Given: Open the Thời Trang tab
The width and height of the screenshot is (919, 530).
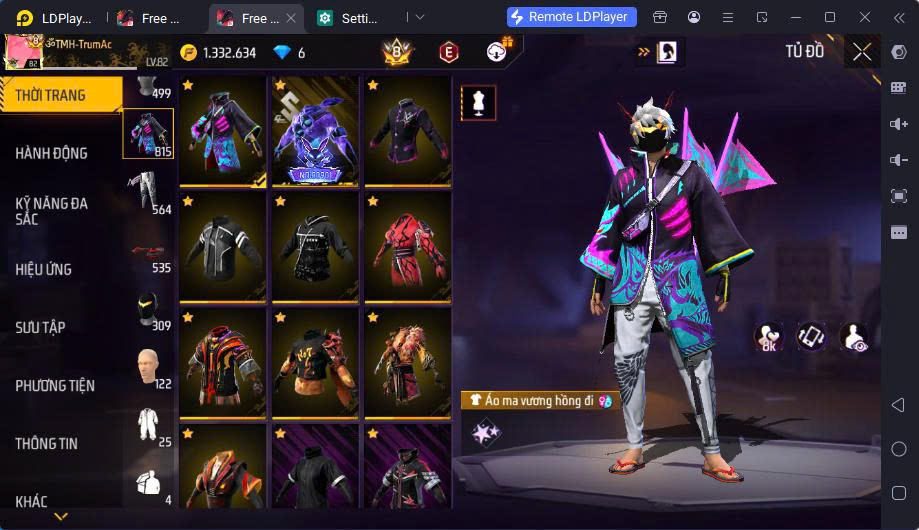Looking at the screenshot, I should [52, 96].
